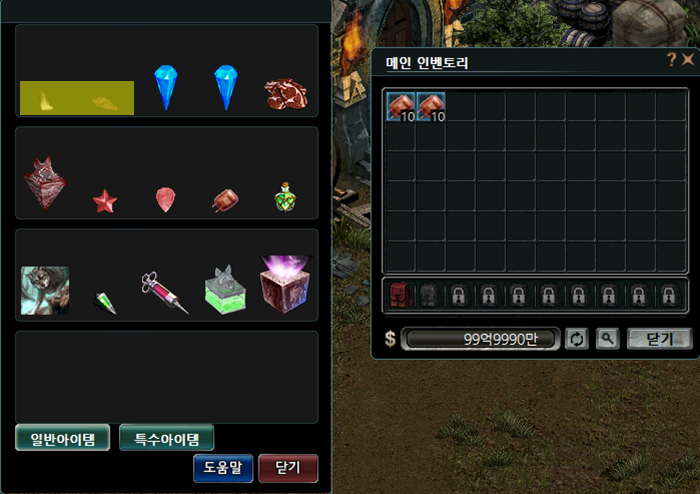Image resolution: width=700 pixels, height=494 pixels.
Task: Close the item panel with red 닫기
Action: tap(288, 468)
